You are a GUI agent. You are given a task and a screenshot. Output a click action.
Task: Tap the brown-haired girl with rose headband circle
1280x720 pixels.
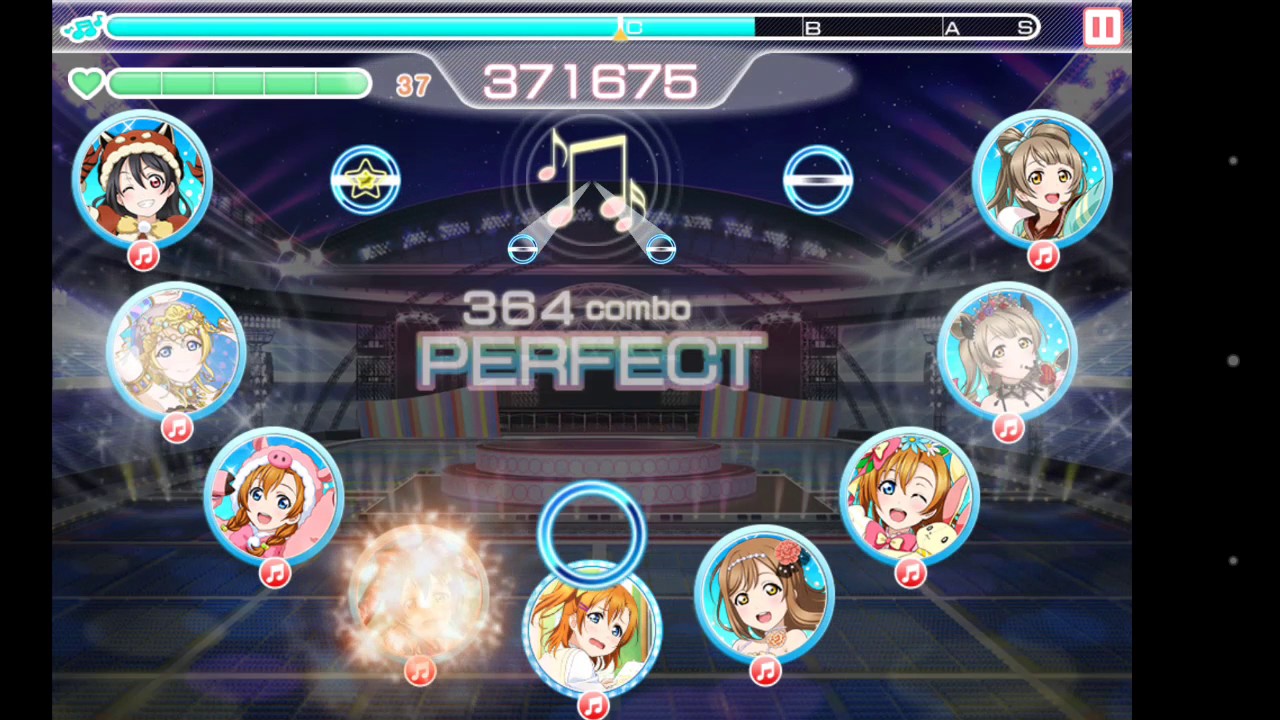764,595
